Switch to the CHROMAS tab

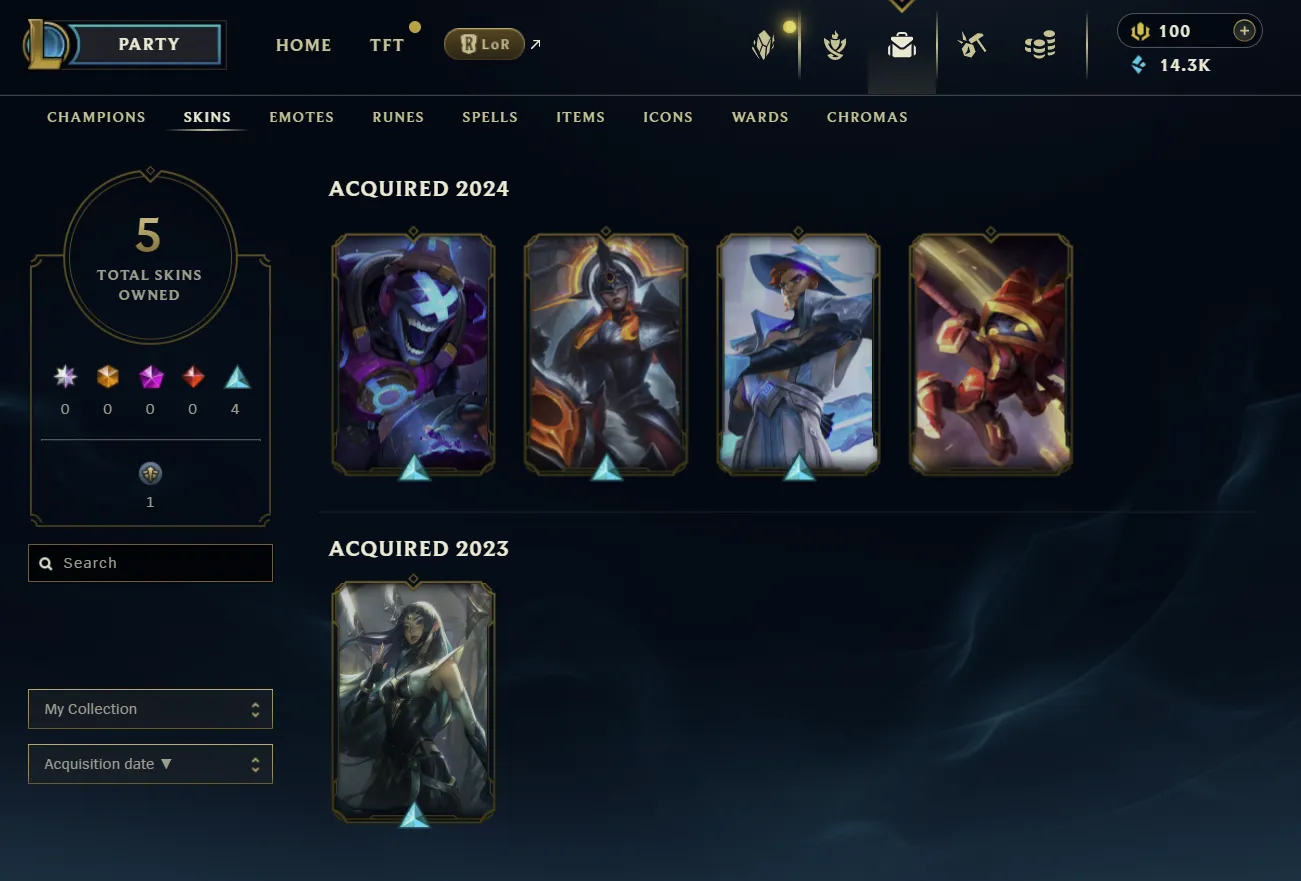pos(867,117)
